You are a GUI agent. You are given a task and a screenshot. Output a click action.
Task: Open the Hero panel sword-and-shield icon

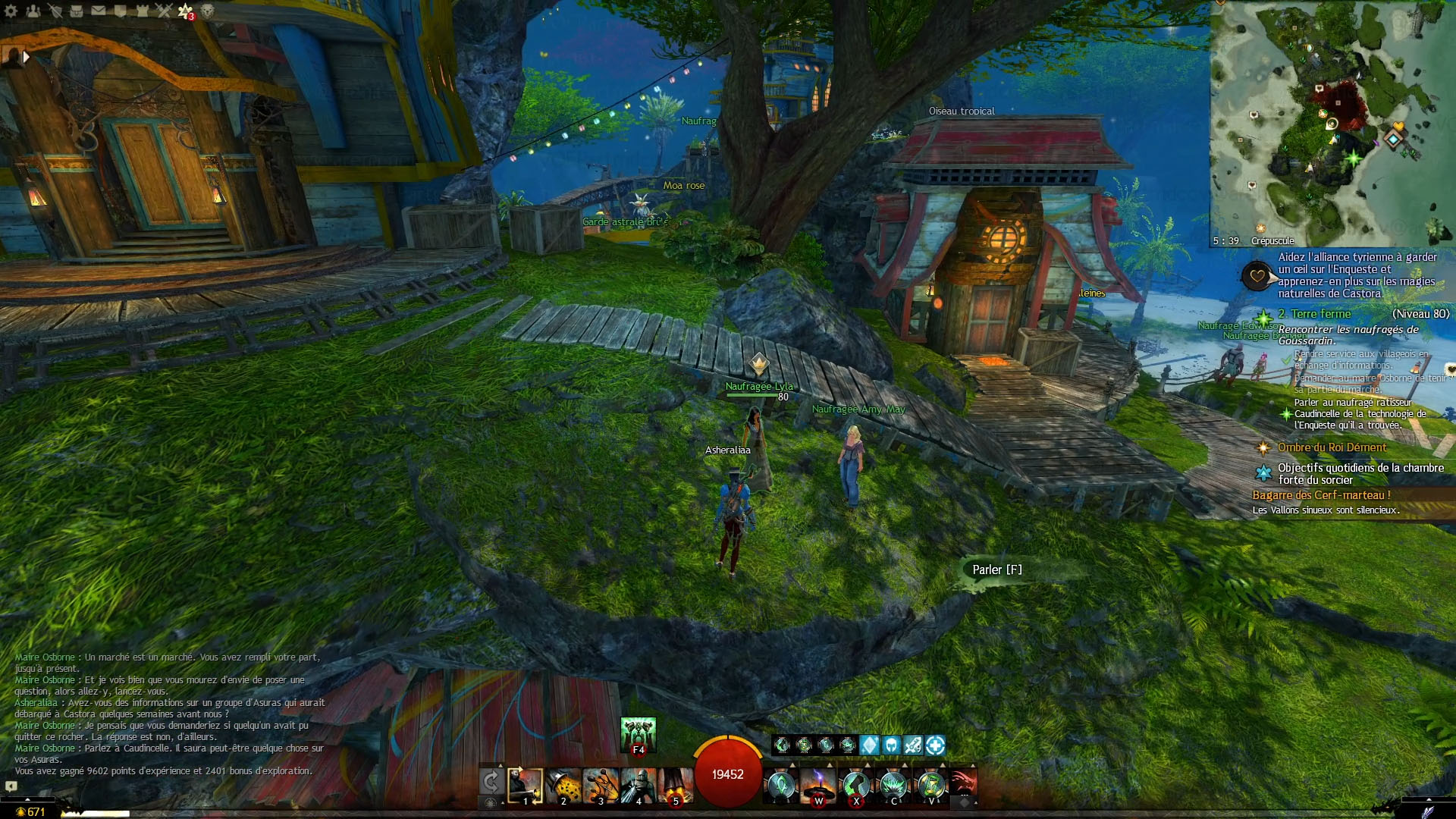click(x=55, y=11)
